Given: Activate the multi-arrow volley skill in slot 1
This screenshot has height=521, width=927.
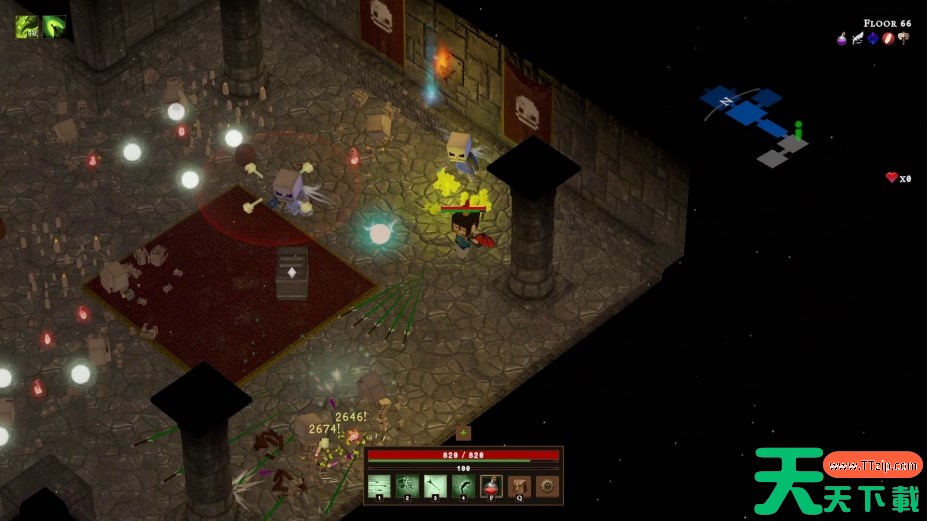Looking at the screenshot, I should (379, 487).
